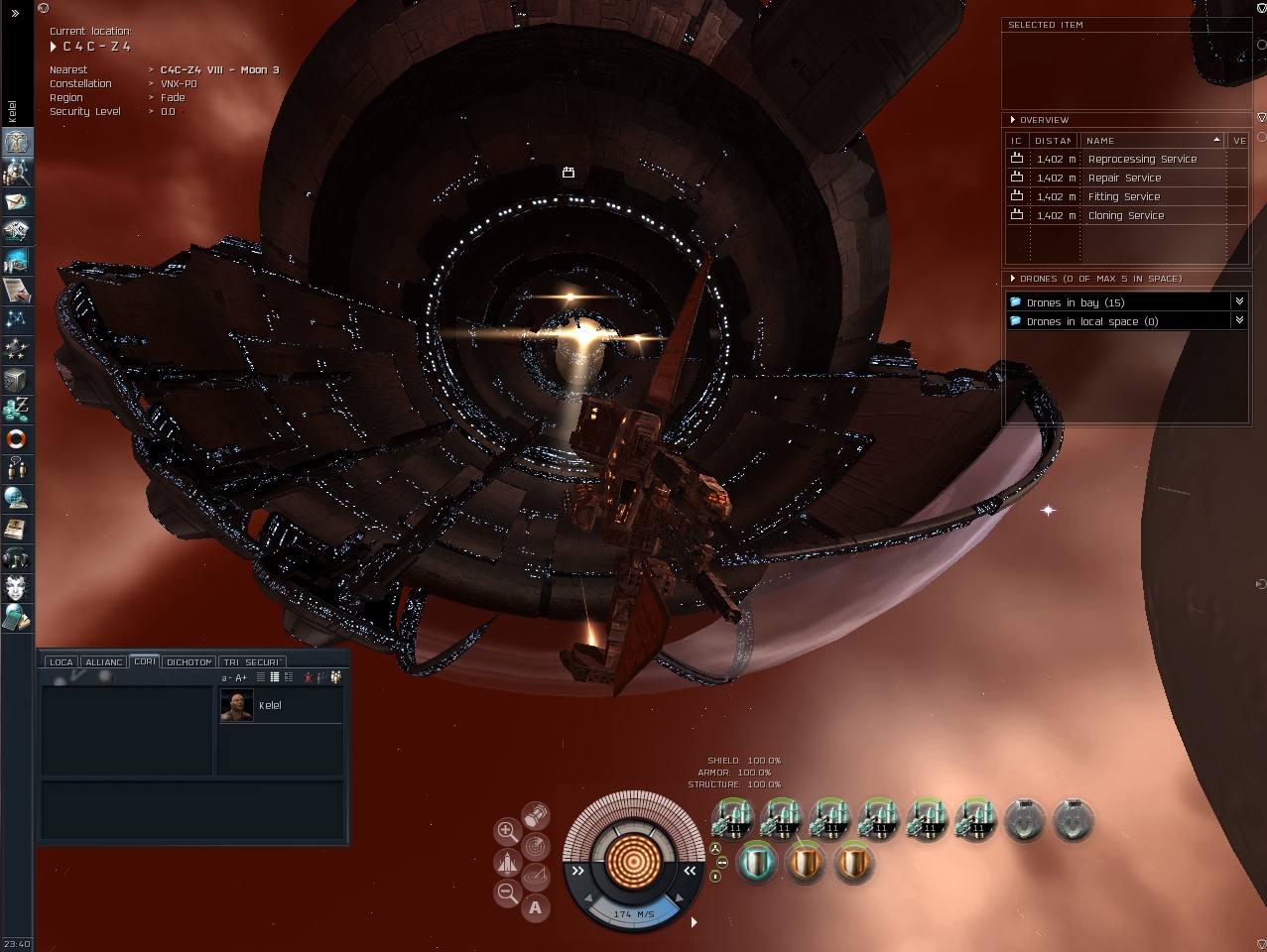Switch to the Alliance chat tab
Viewport: 1267px width, 952px height.
click(104, 661)
